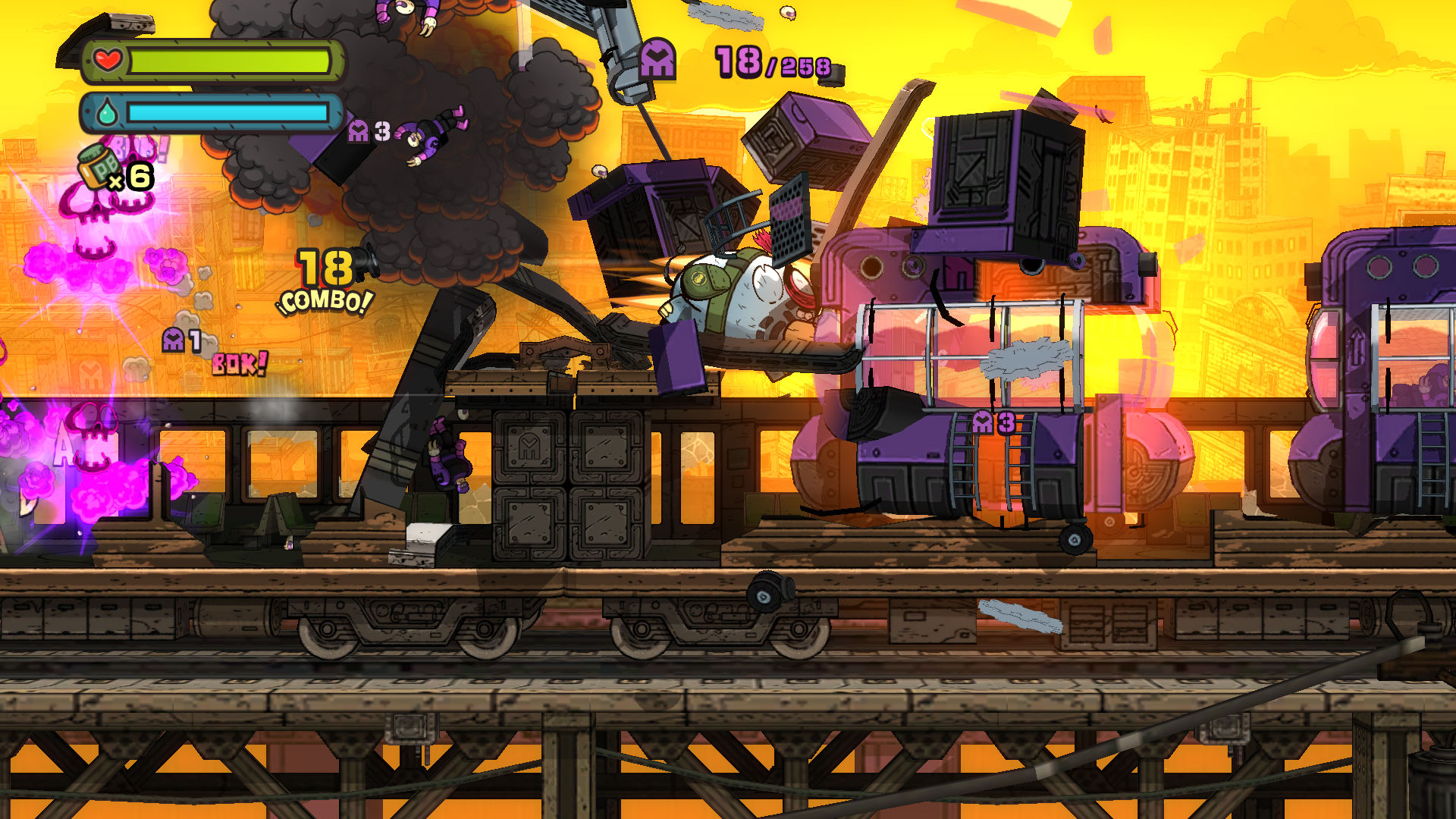Click the purple enemy helmet kill-counter icon
This screenshot has width=1456, height=819.
pos(657,59)
